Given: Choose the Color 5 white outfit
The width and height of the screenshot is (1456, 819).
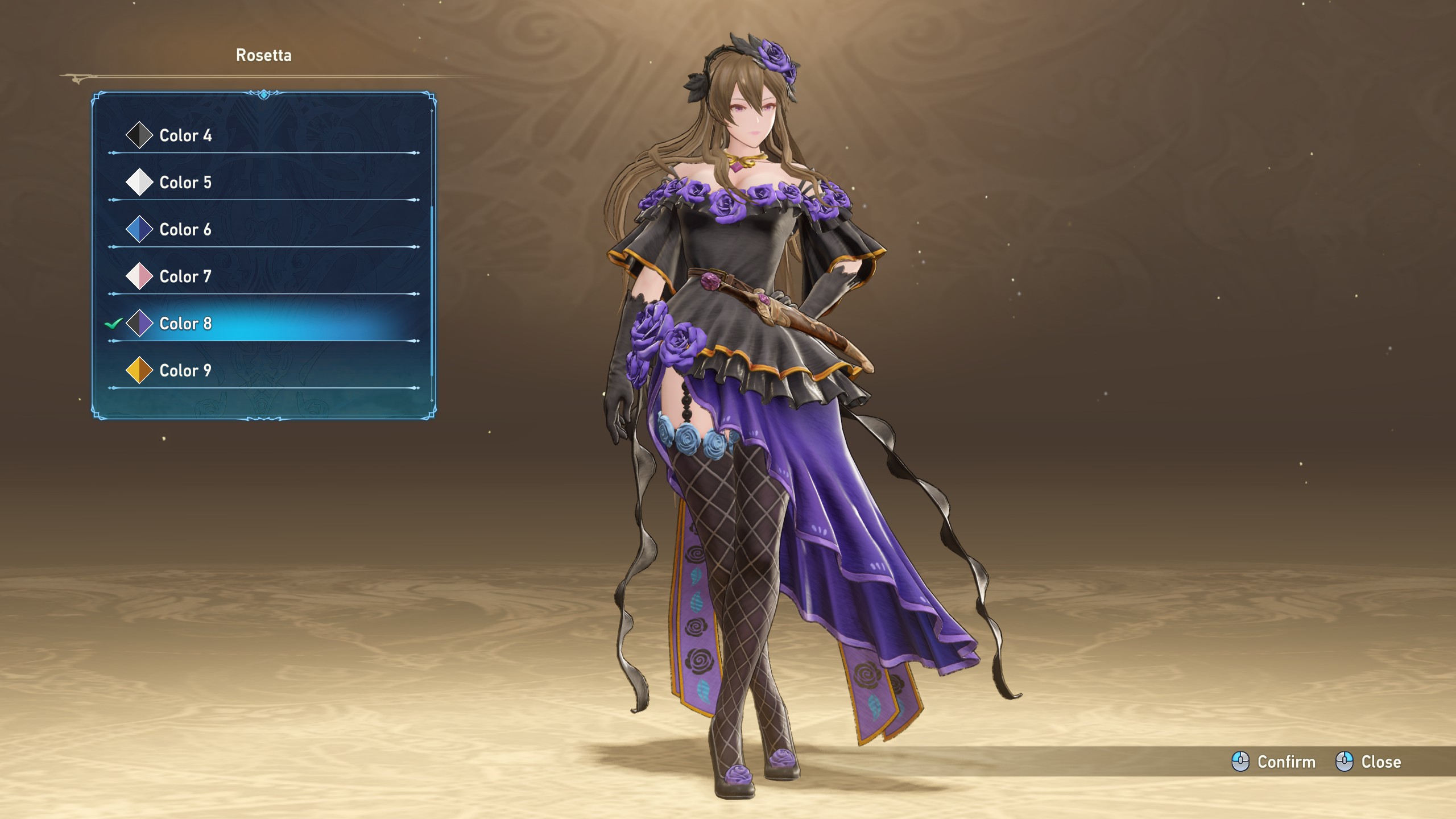Looking at the screenshot, I should coord(185,183).
